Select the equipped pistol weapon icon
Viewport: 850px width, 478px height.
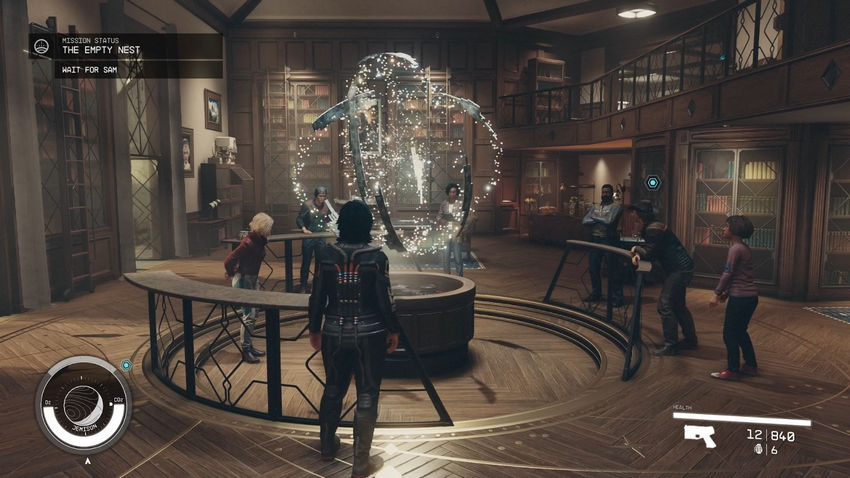[700, 434]
